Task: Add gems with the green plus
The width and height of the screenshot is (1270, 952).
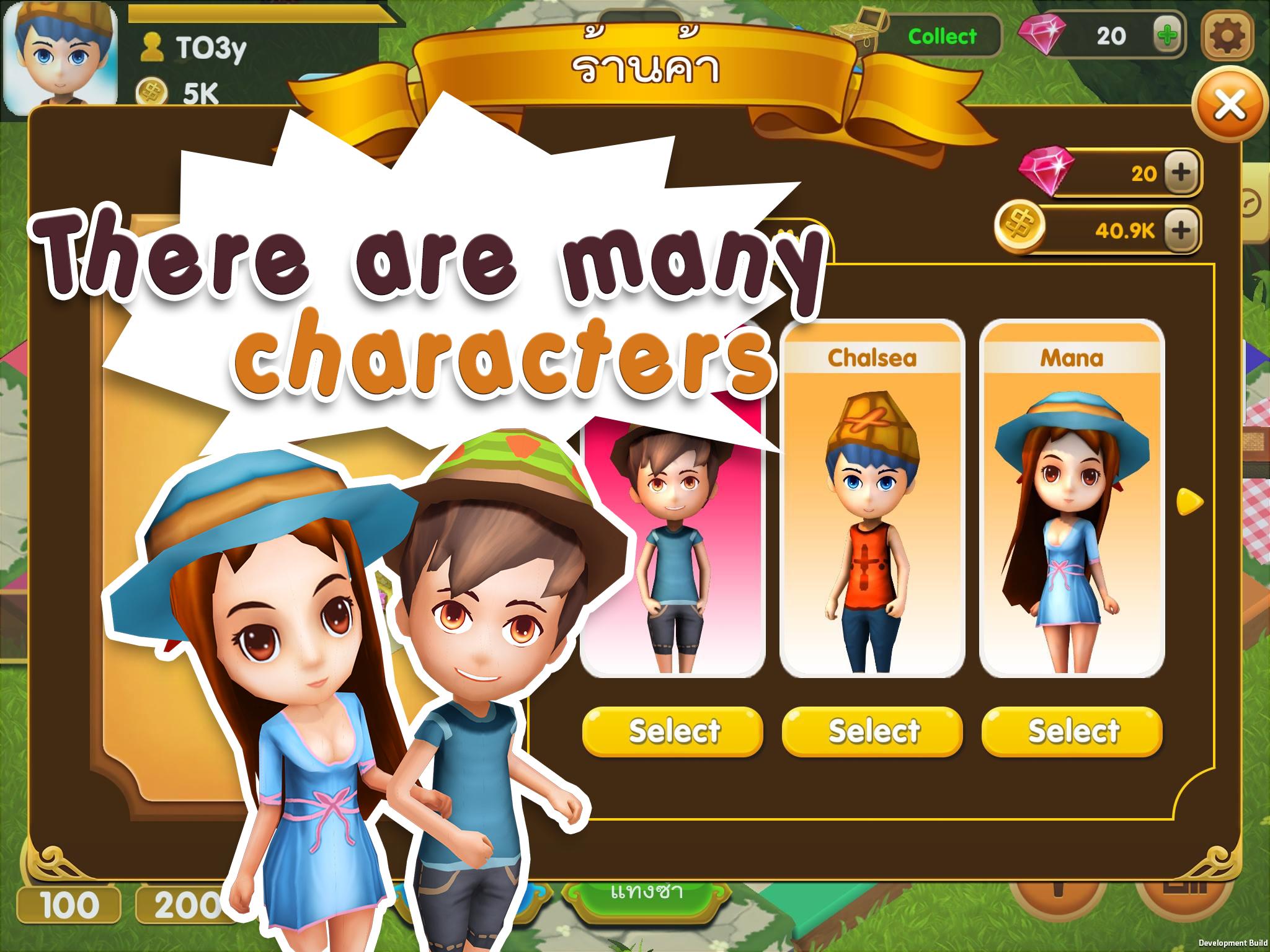Action: [1167, 36]
